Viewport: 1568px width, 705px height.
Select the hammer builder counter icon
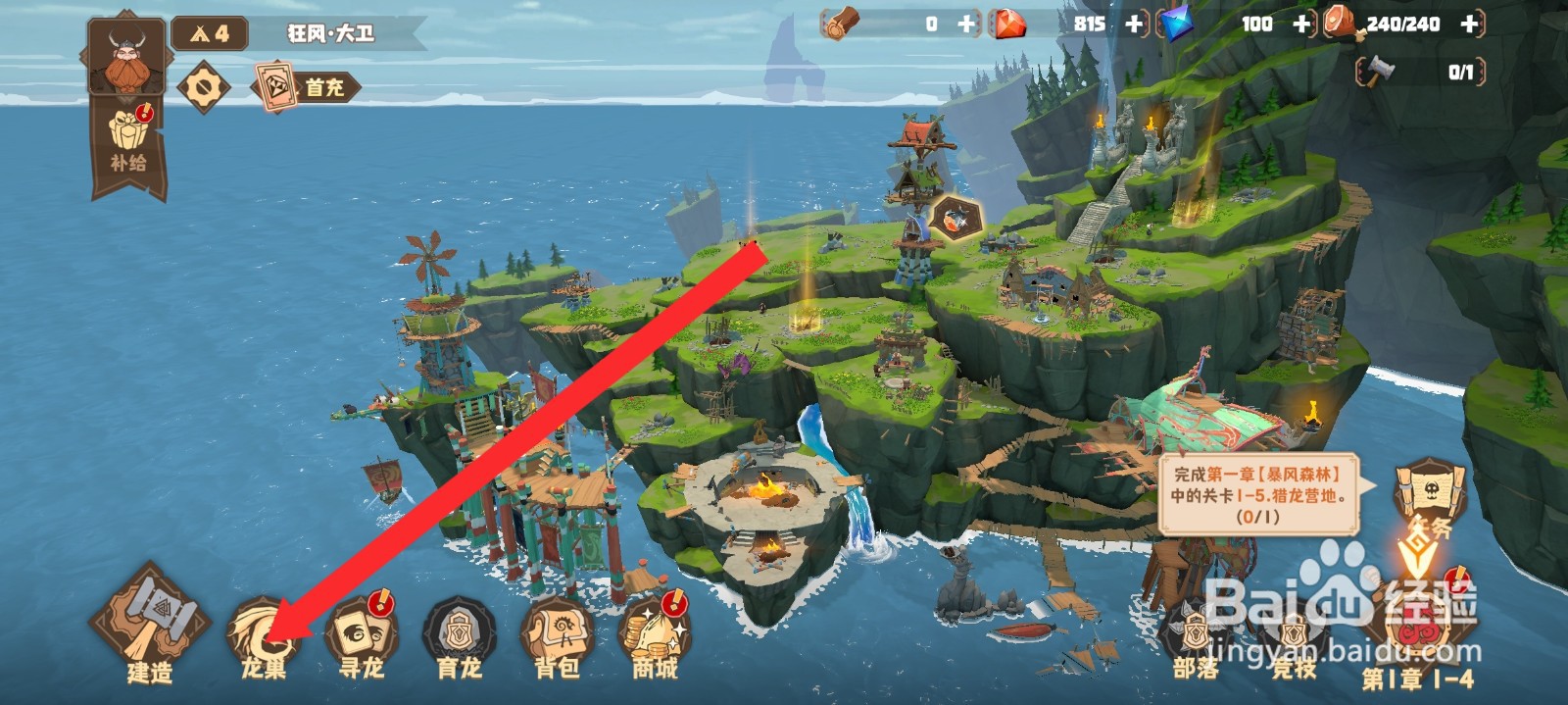(x=1380, y=71)
